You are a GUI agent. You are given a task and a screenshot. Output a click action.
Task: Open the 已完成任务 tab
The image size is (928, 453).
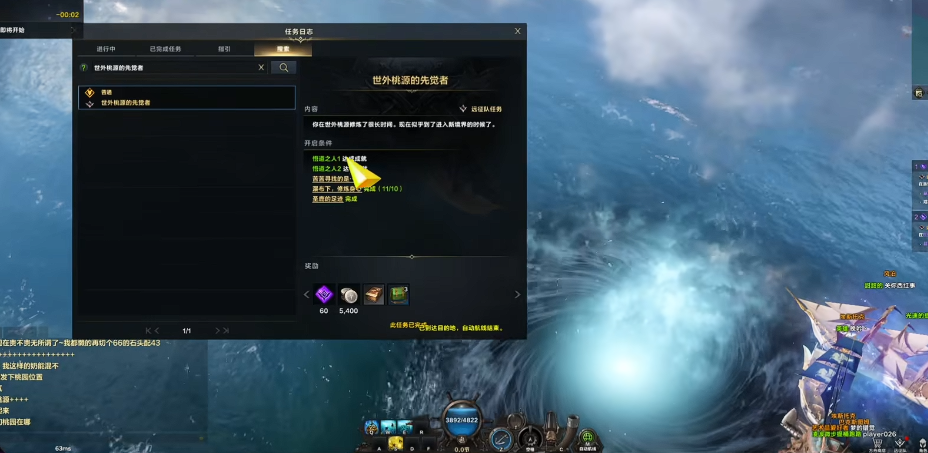click(166, 48)
